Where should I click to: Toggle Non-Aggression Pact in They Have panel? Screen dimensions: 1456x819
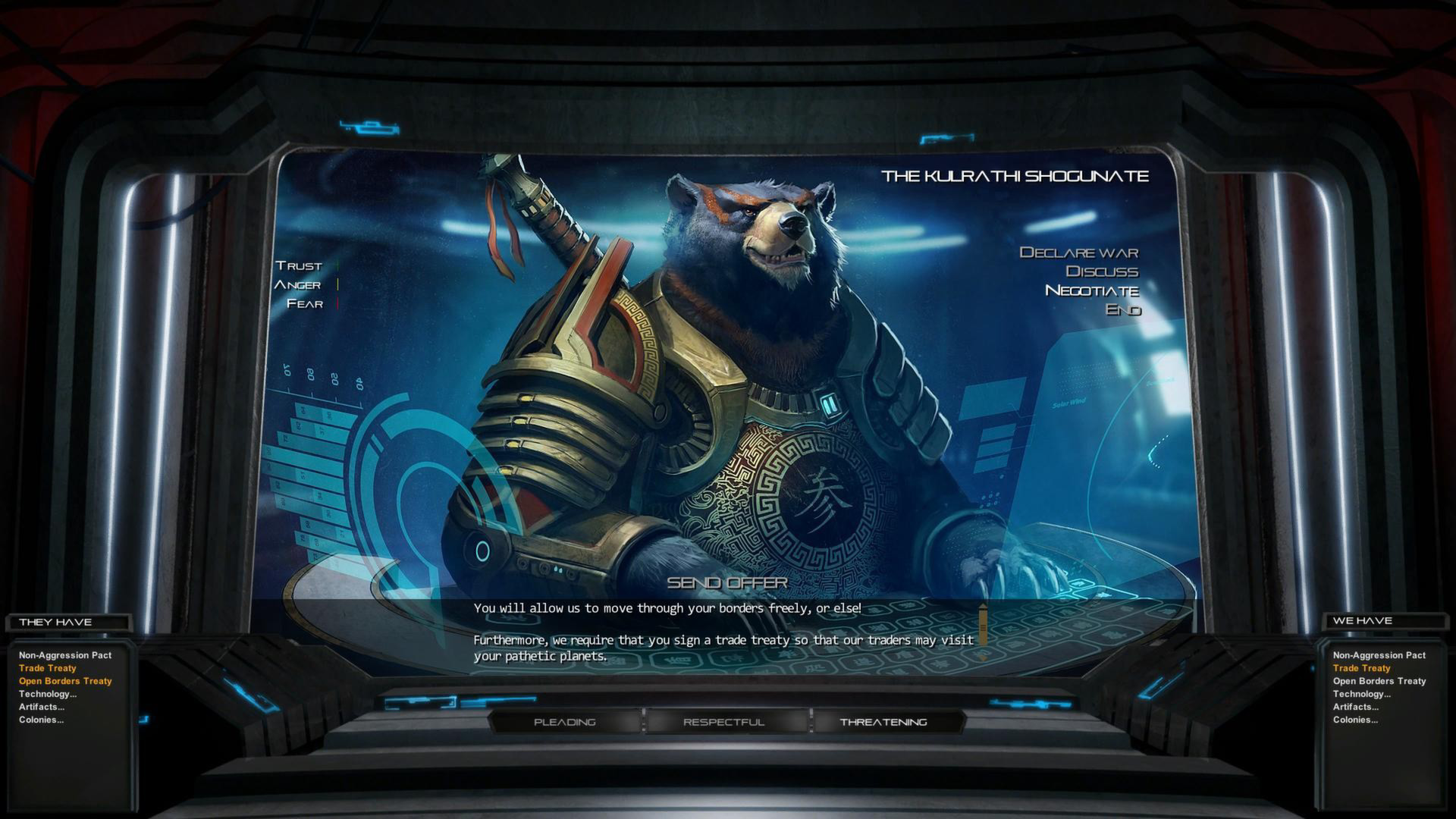pyautogui.click(x=64, y=655)
